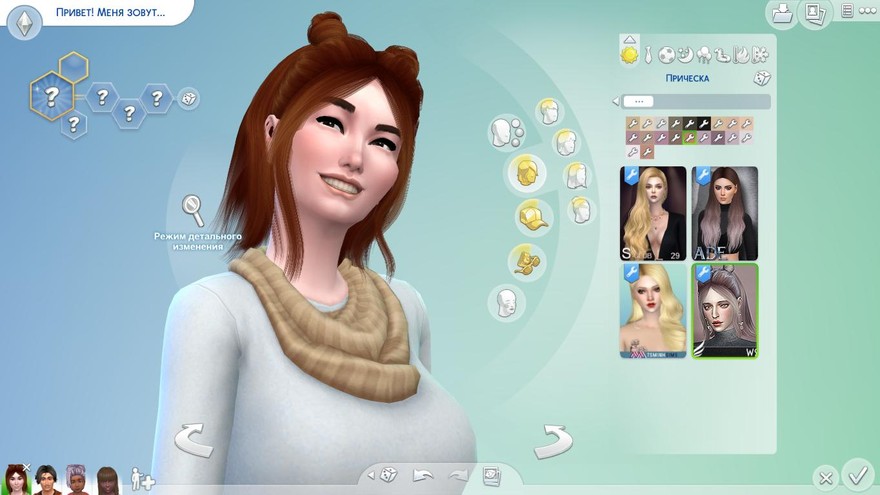The image size is (880, 495).
Task: Confirm the household with the checkmark button
Action: [857, 473]
